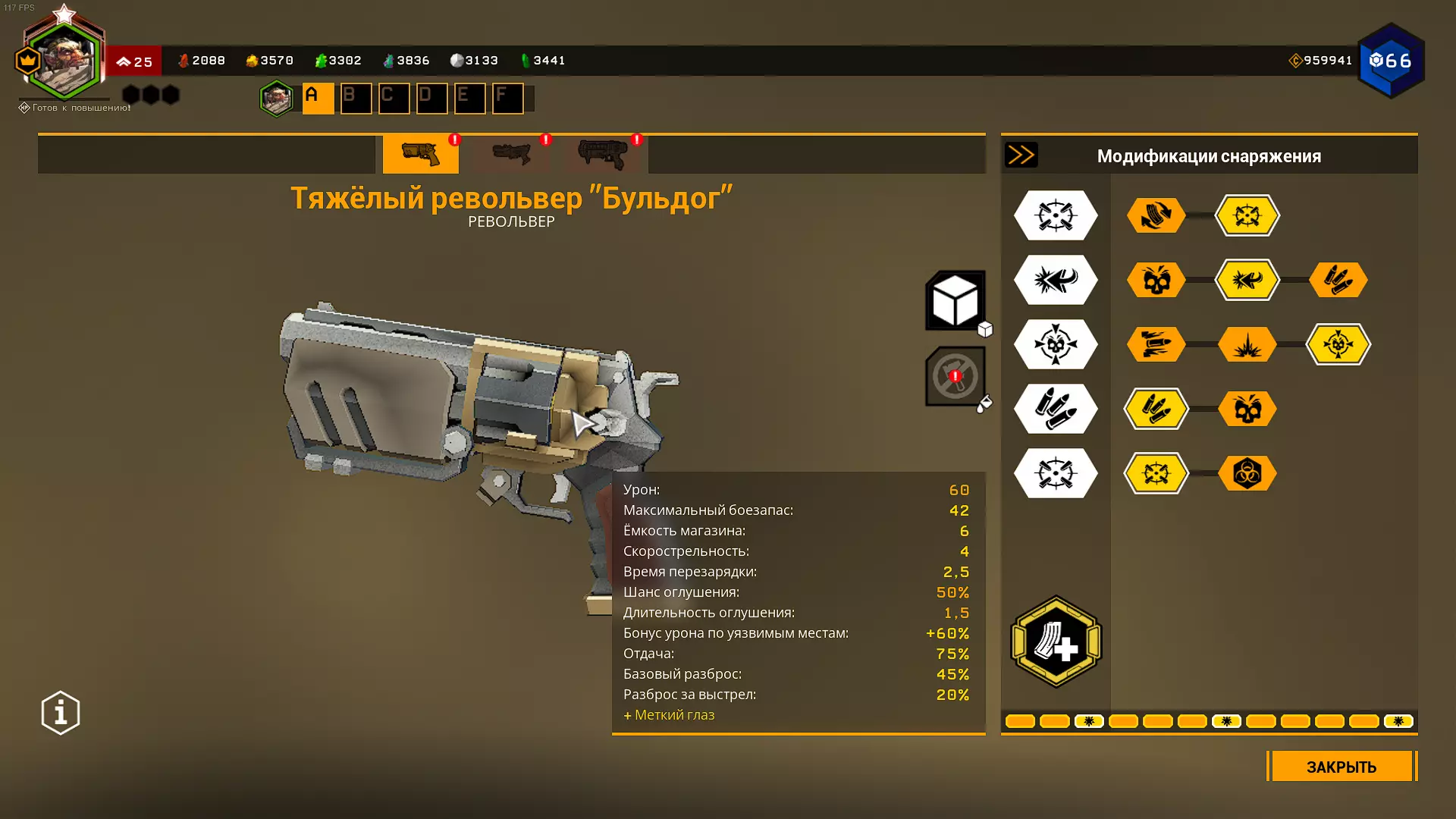Open the weapon paint job button
This screenshot has height=819, width=1456.
point(955,376)
